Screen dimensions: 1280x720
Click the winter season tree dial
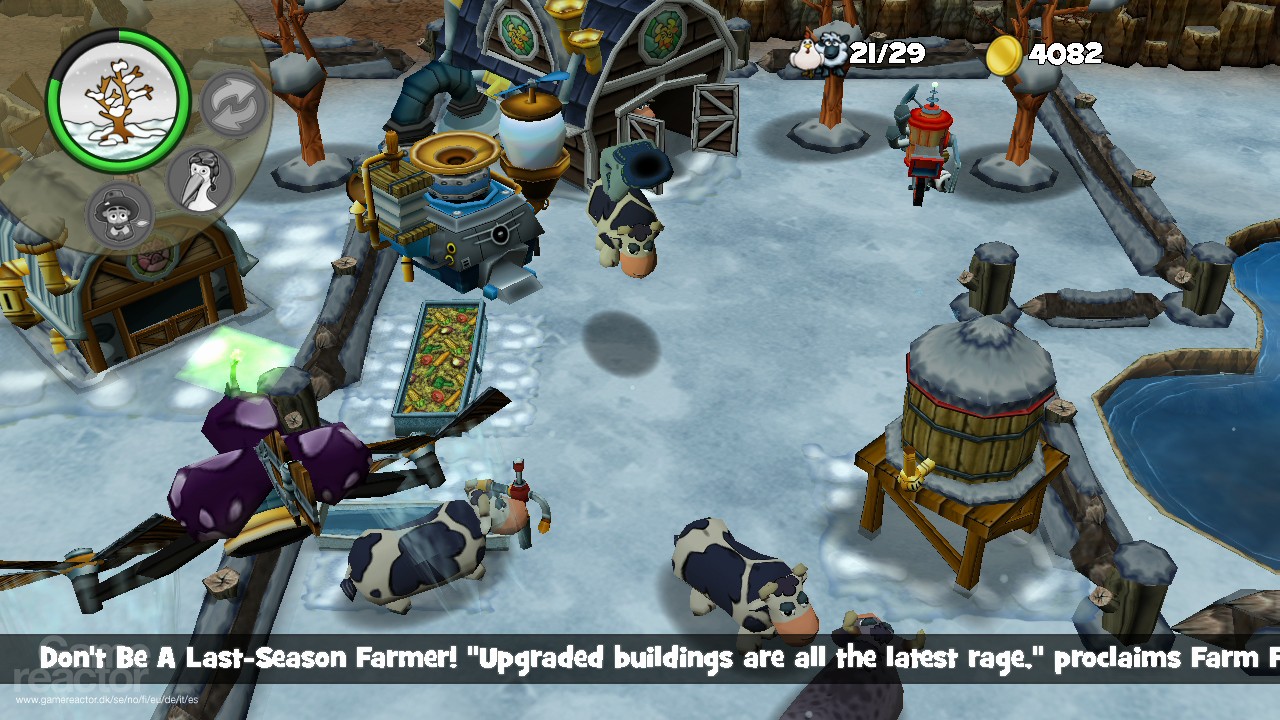pos(118,99)
